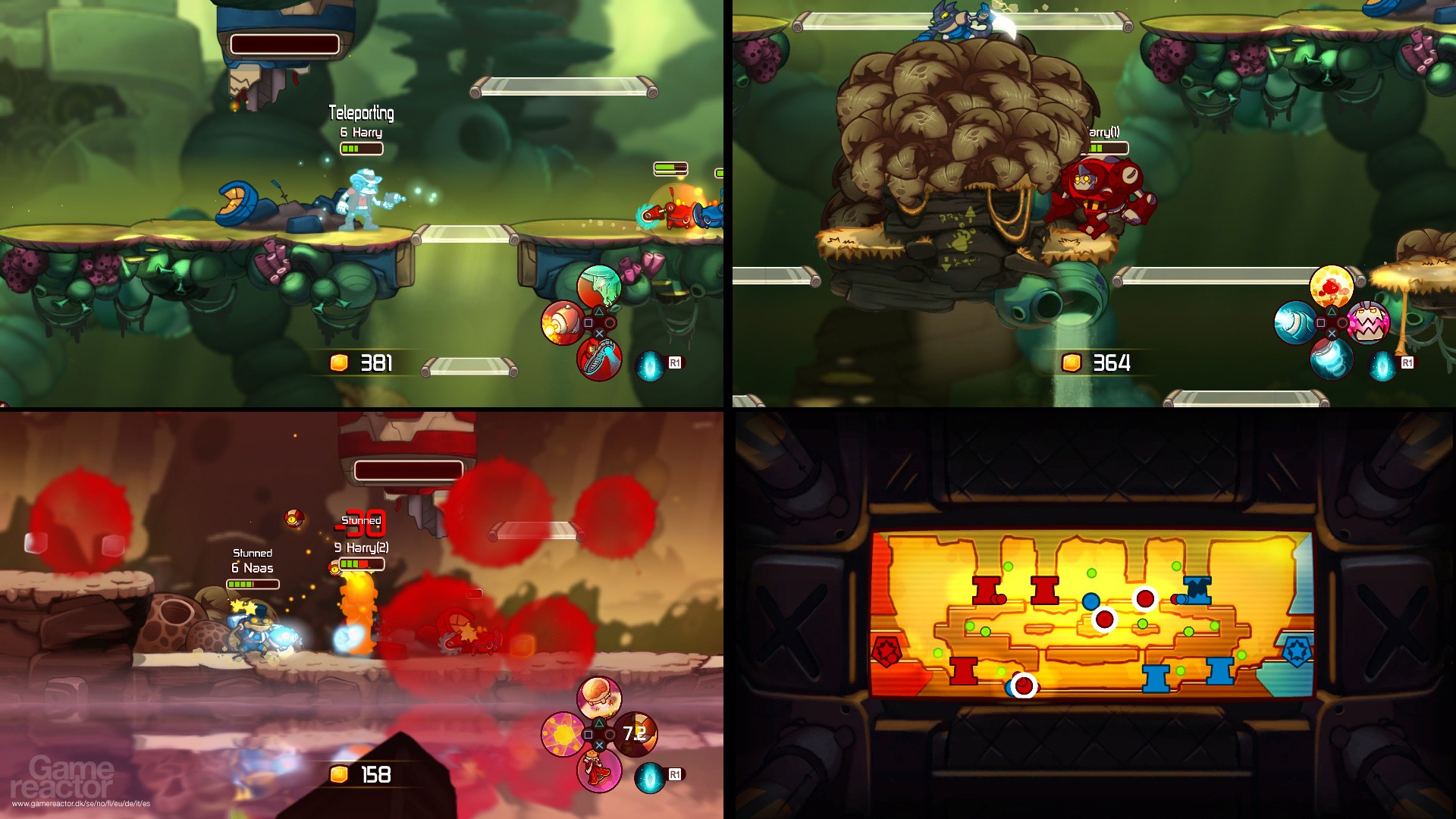This screenshot has height=819, width=1456.
Task: Expand the X button slot on Clunk's d-pad
Action: [1332, 334]
